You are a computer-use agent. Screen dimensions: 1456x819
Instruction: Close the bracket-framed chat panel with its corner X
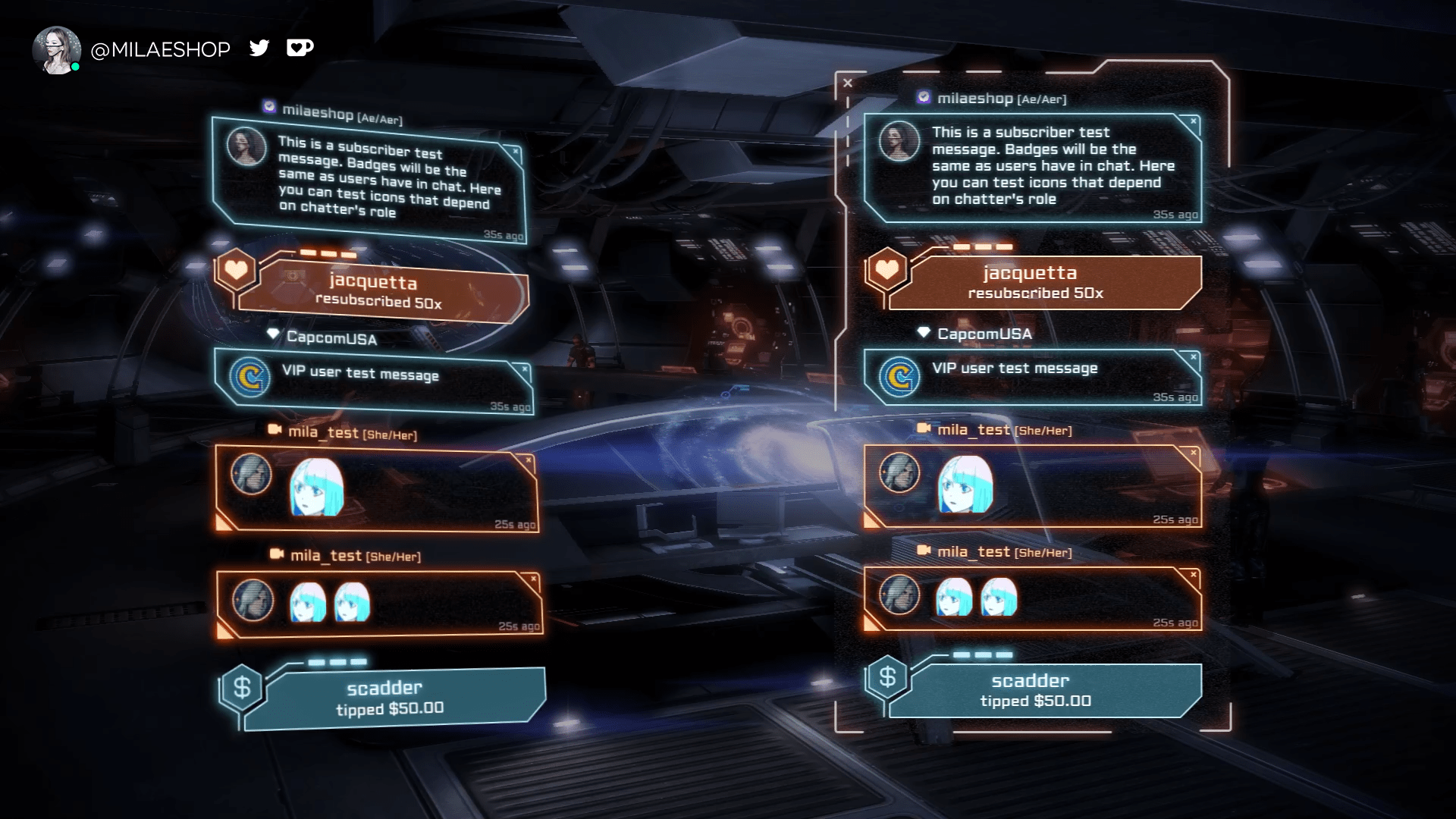[848, 83]
